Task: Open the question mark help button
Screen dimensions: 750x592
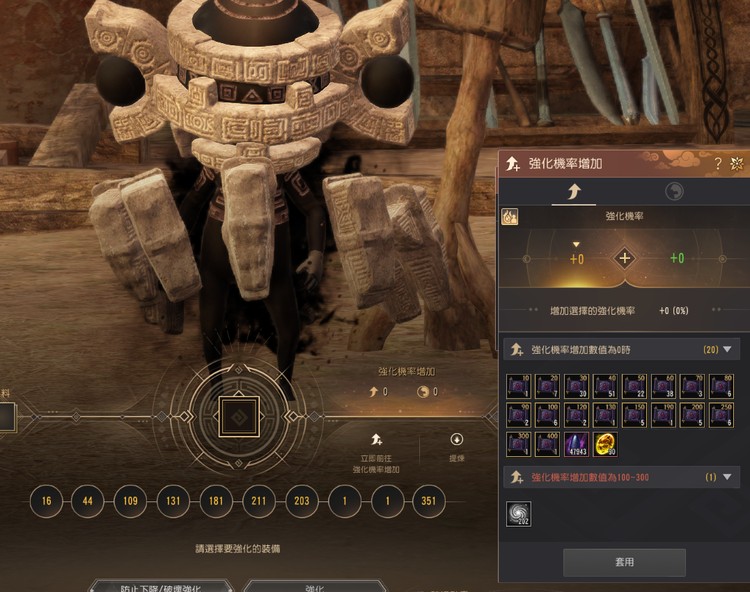Action: tap(717, 163)
